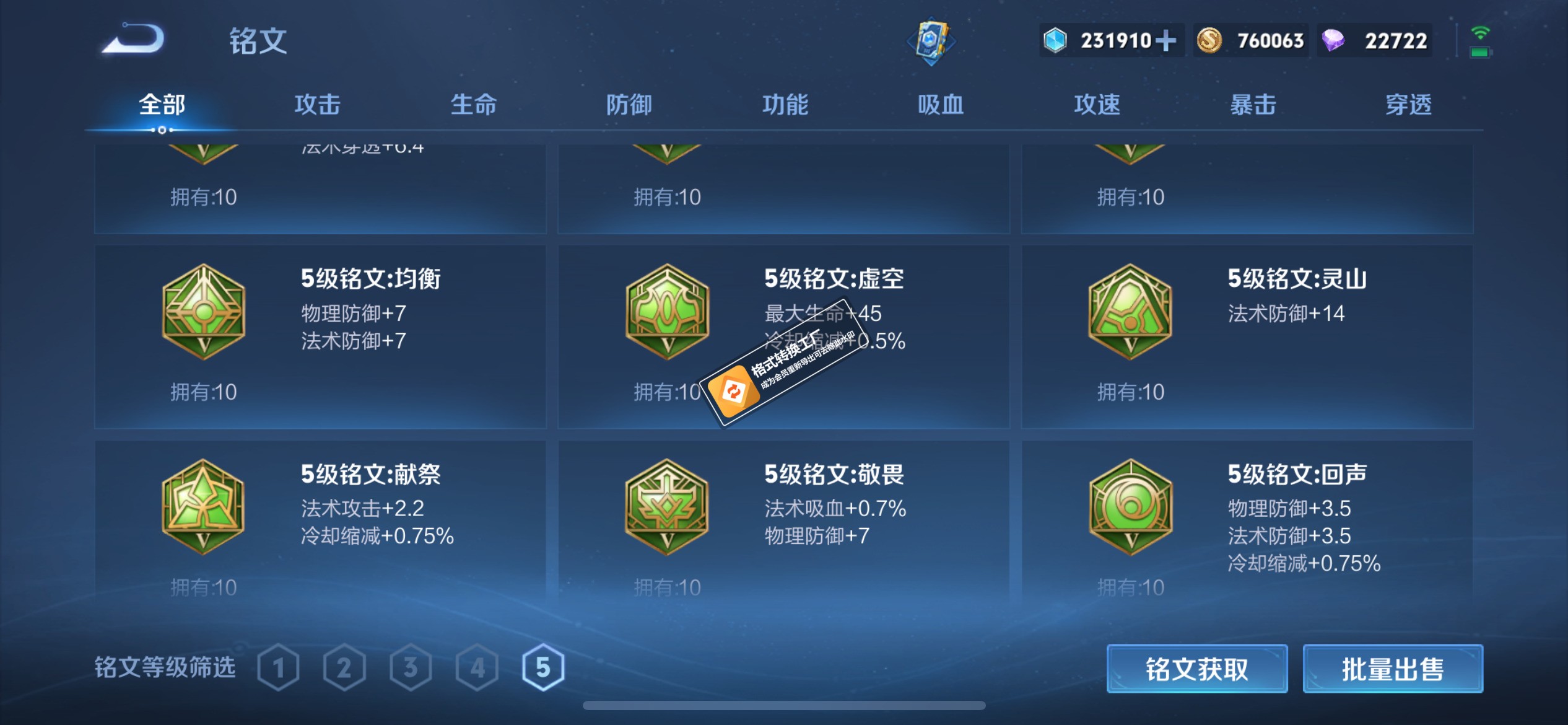Click the 铭文获取 button

pos(1196,669)
